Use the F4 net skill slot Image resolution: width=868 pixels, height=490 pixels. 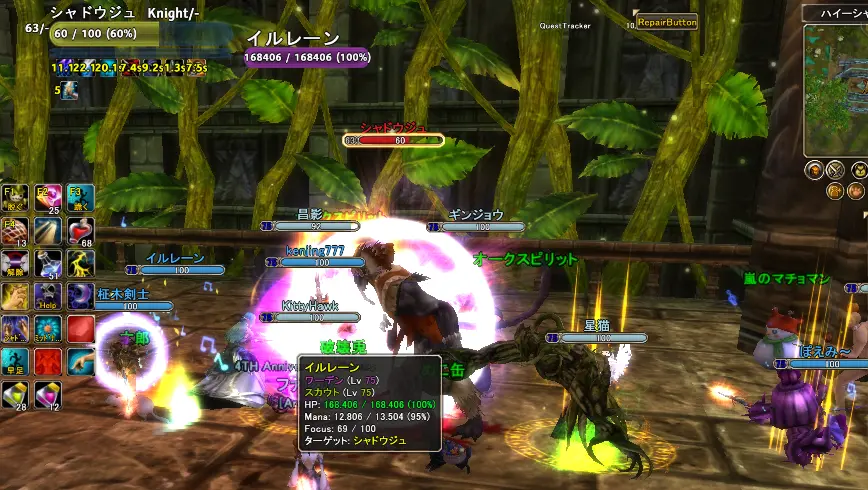point(15,230)
